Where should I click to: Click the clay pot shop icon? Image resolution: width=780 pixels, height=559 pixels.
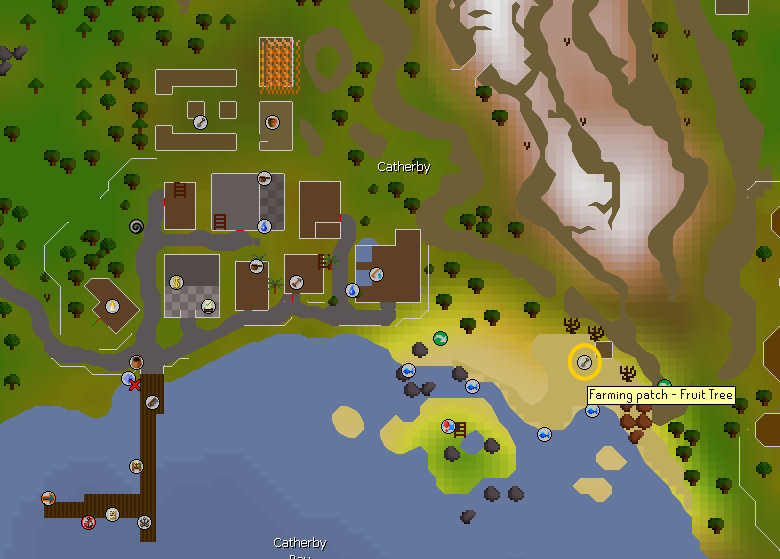click(272, 122)
